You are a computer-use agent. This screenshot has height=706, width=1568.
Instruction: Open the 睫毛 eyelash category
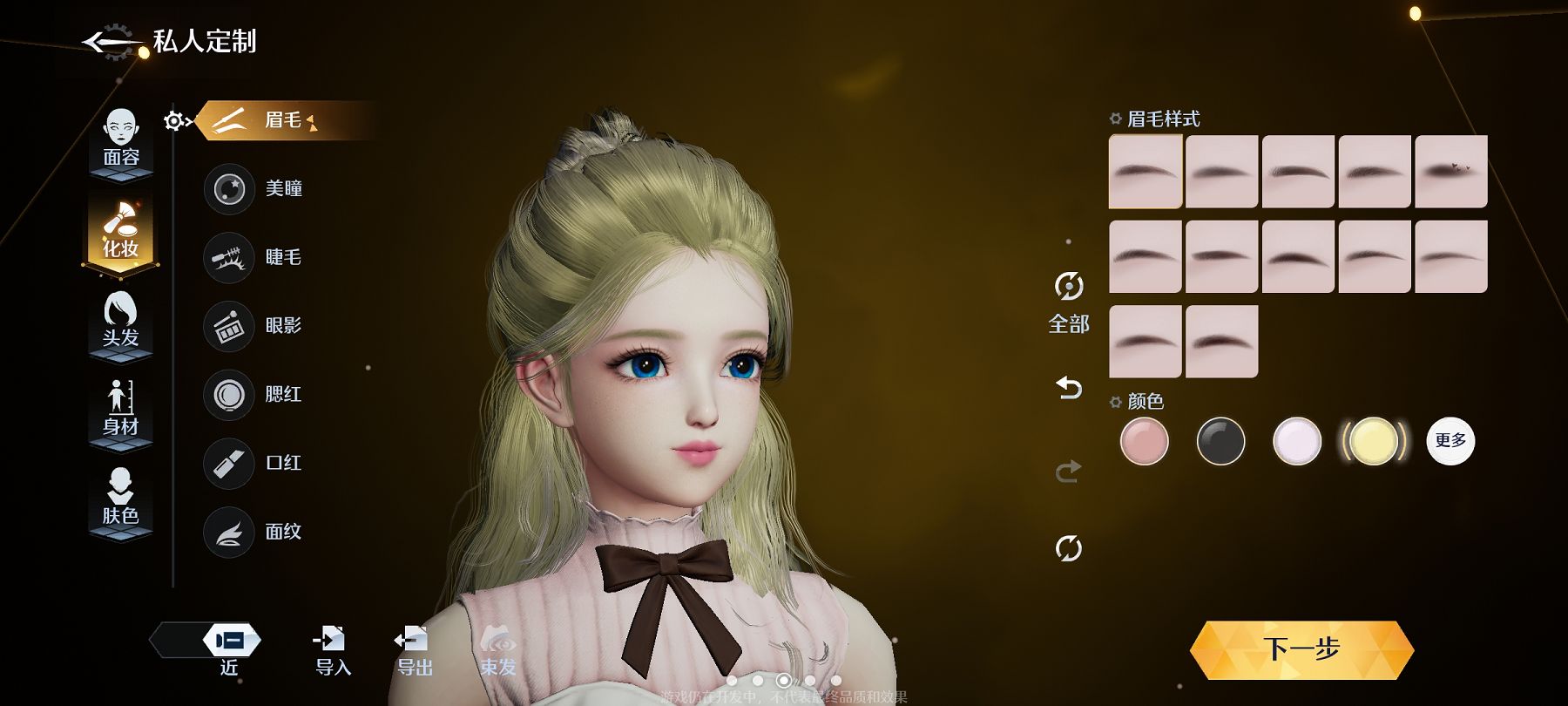tap(253, 257)
